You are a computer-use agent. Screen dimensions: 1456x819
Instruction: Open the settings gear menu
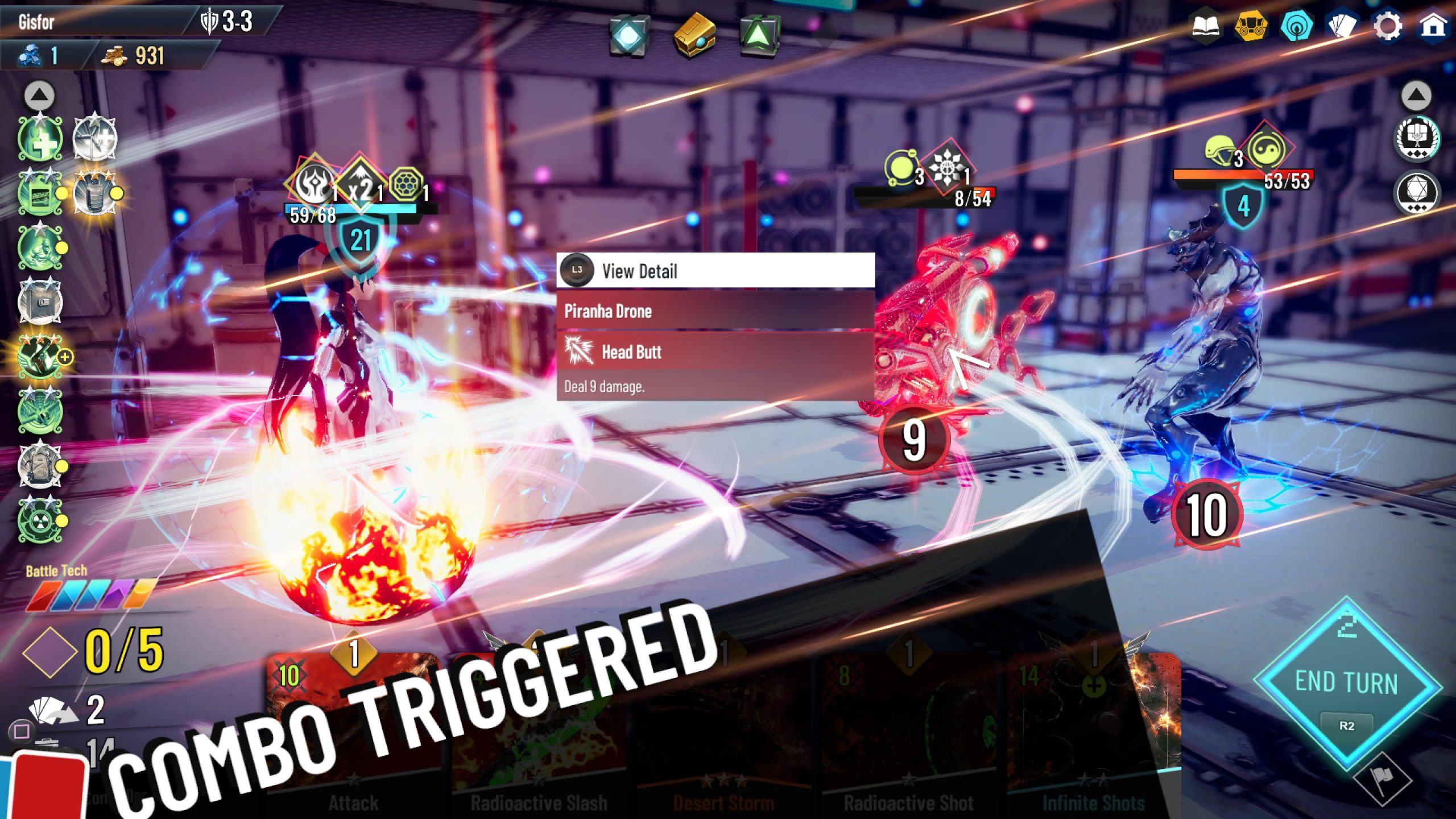click(x=1387, y=26)
